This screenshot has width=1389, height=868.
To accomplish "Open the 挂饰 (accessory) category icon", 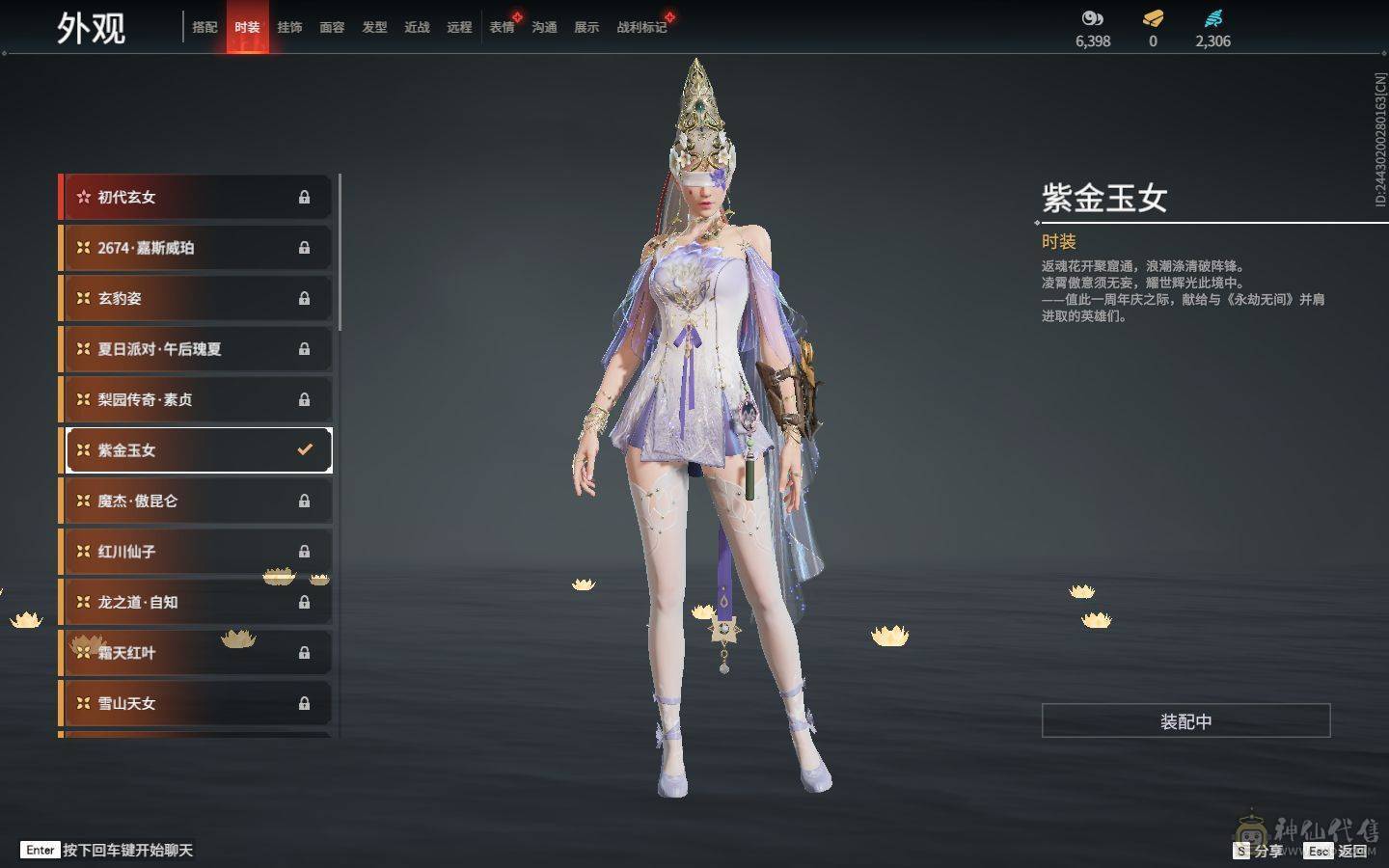I will click(x=290, y=27).
